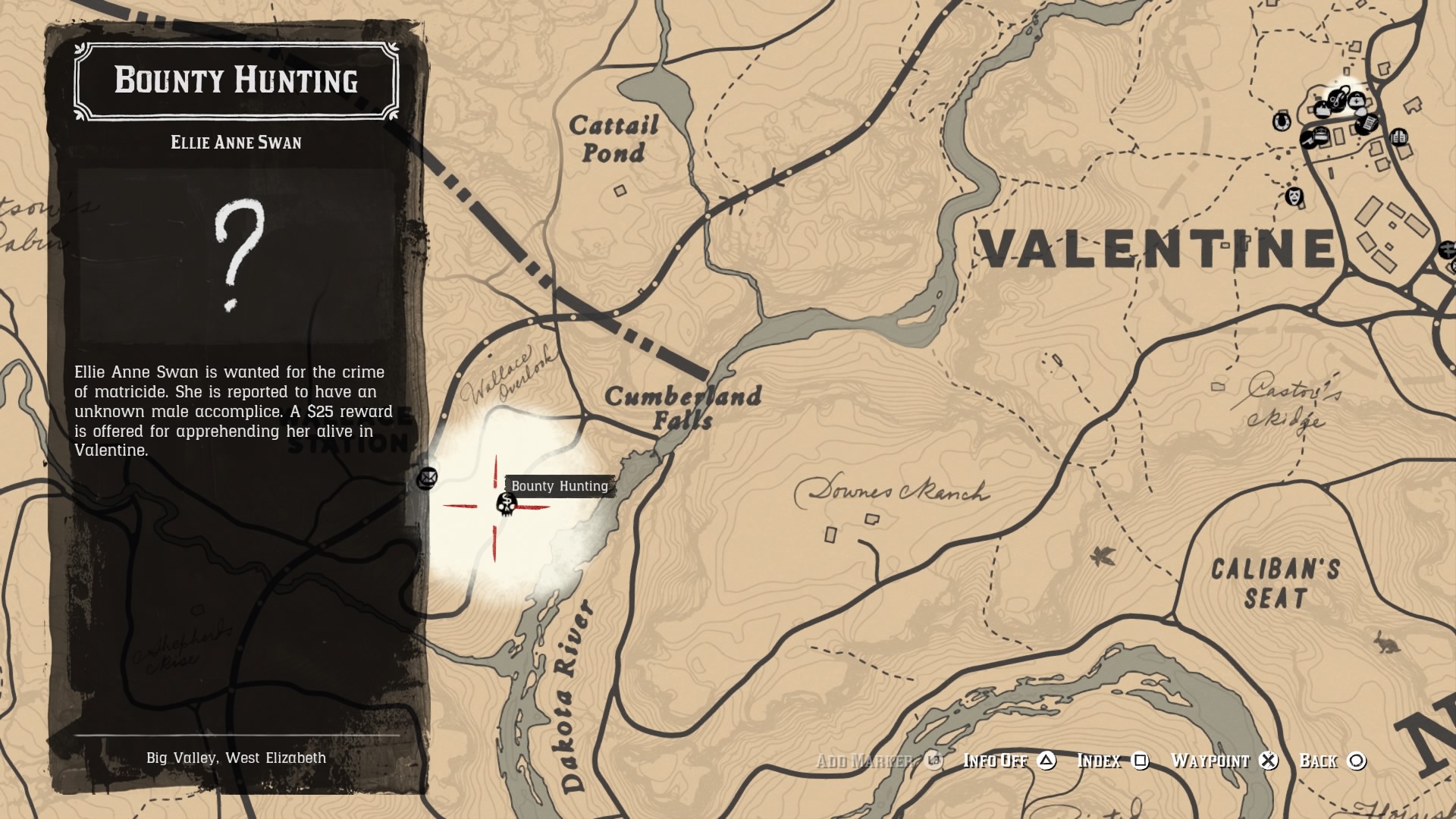
Task: Choose the theater mask marker
Action: click(1294, 196)
